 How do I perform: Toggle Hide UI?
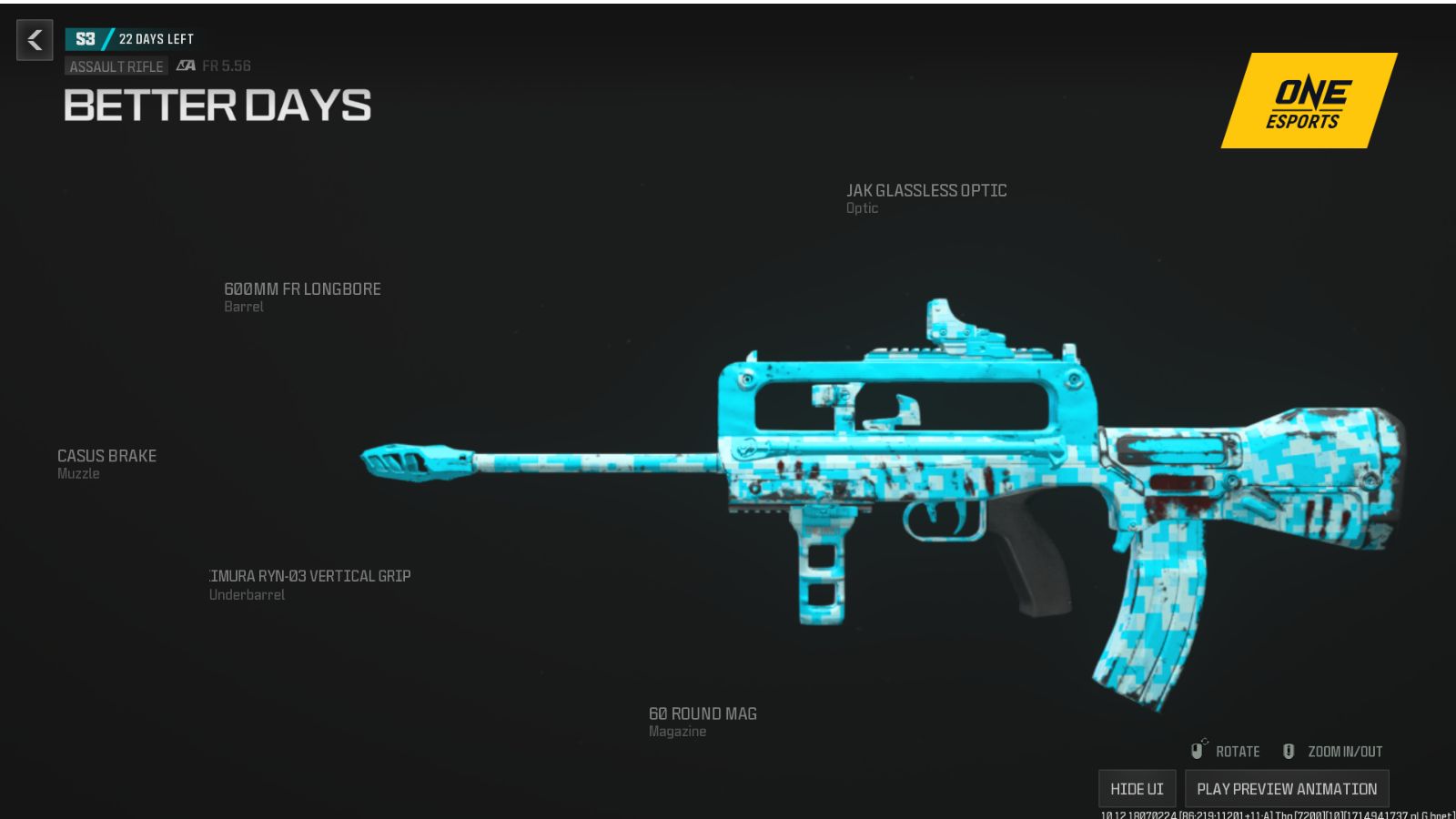coord(1137,788)
